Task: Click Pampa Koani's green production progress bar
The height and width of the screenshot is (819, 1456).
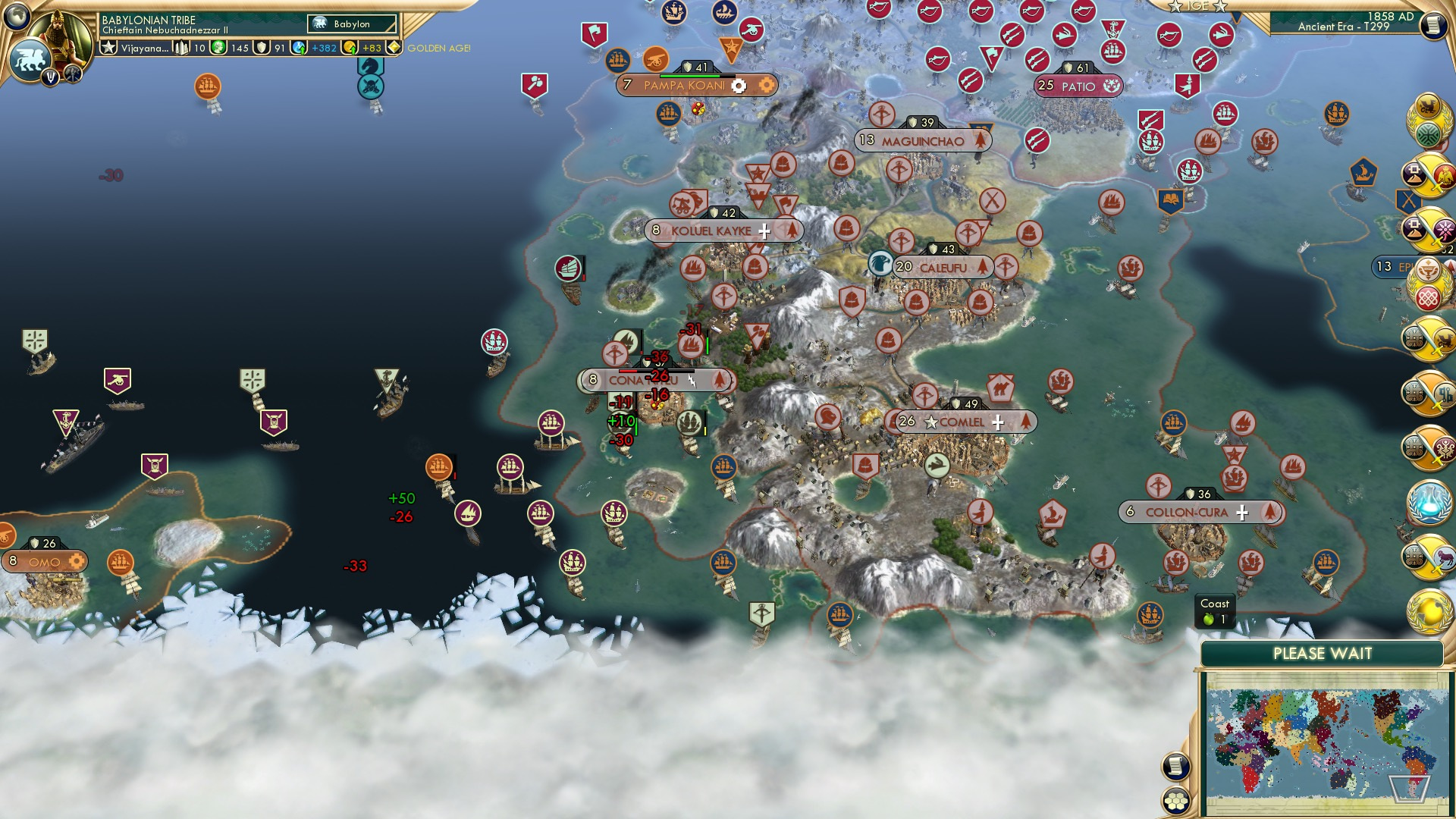Action: point(689,76)
